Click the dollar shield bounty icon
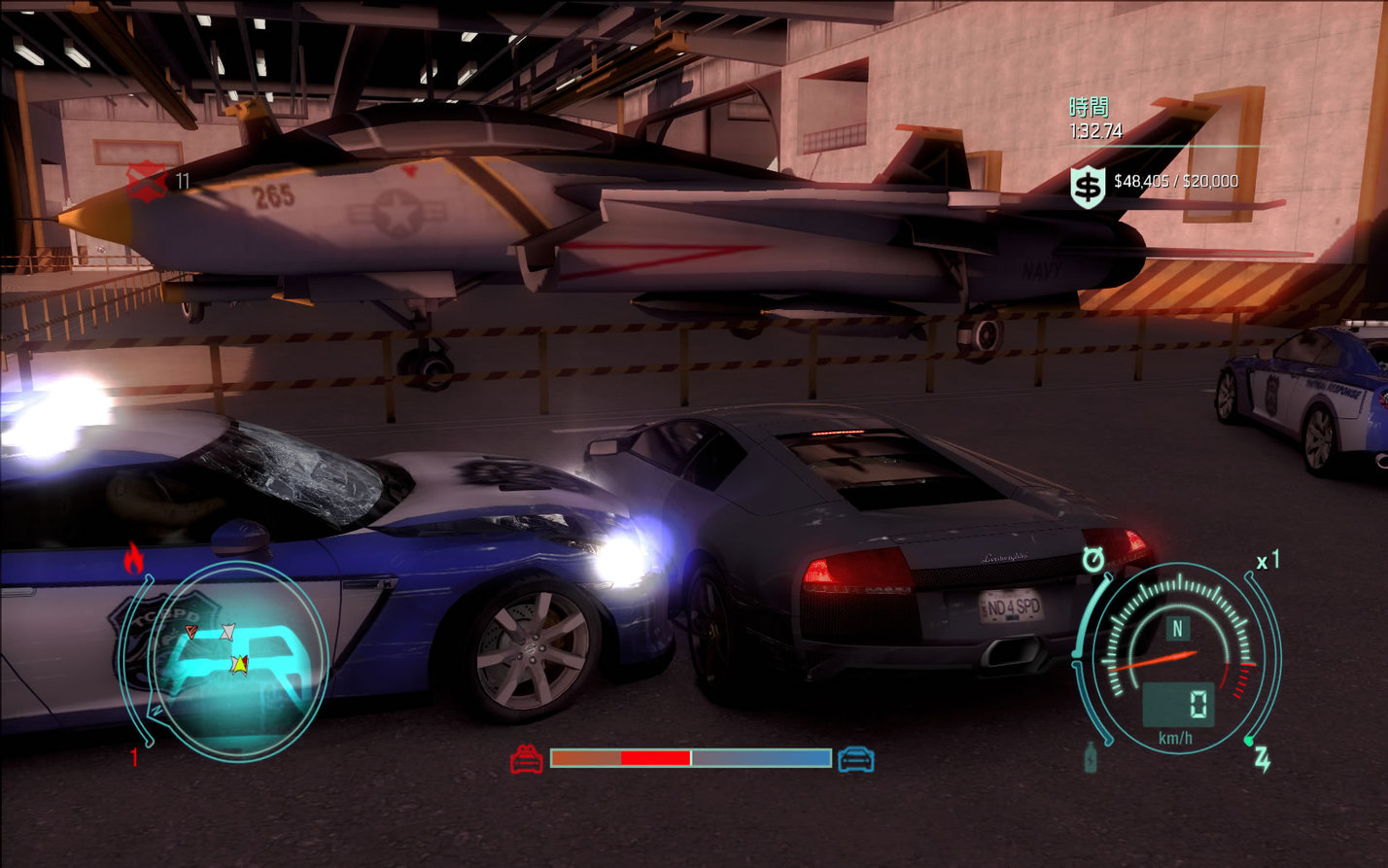 [1088, 186]
